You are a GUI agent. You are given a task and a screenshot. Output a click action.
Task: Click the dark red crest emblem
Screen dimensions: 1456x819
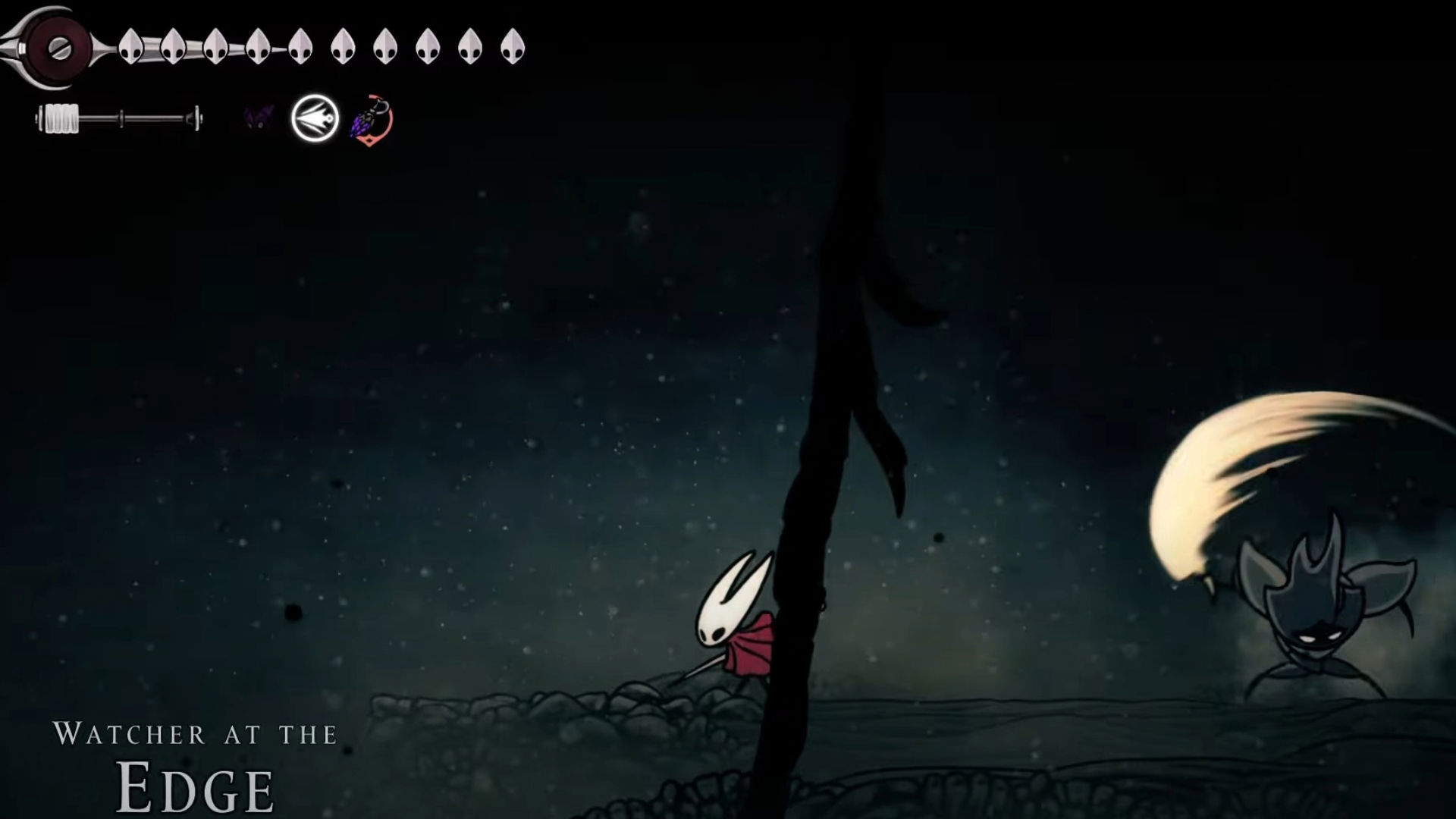pos(58,47)
